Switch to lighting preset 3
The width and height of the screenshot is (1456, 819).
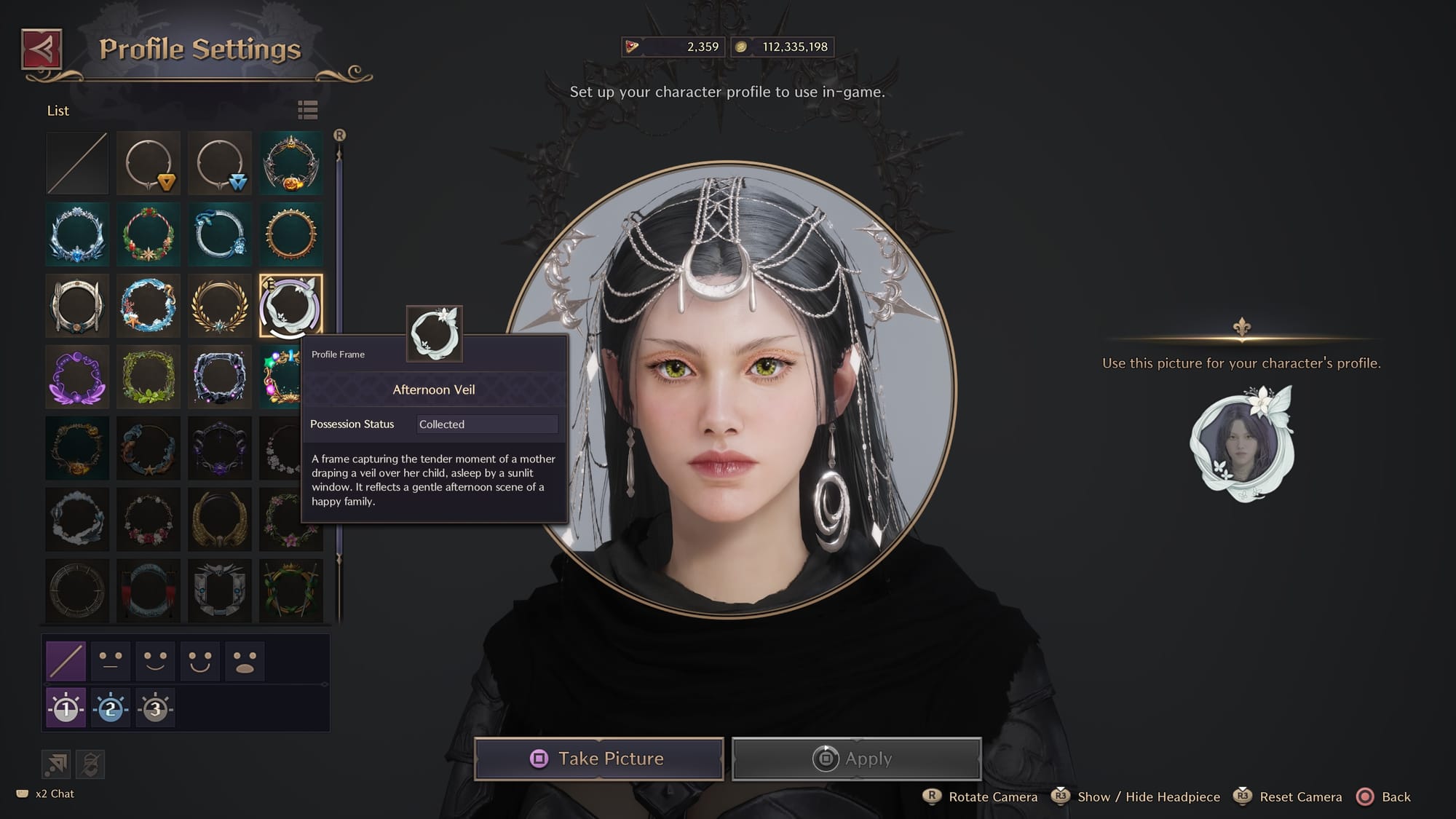[x=155, y=708]
